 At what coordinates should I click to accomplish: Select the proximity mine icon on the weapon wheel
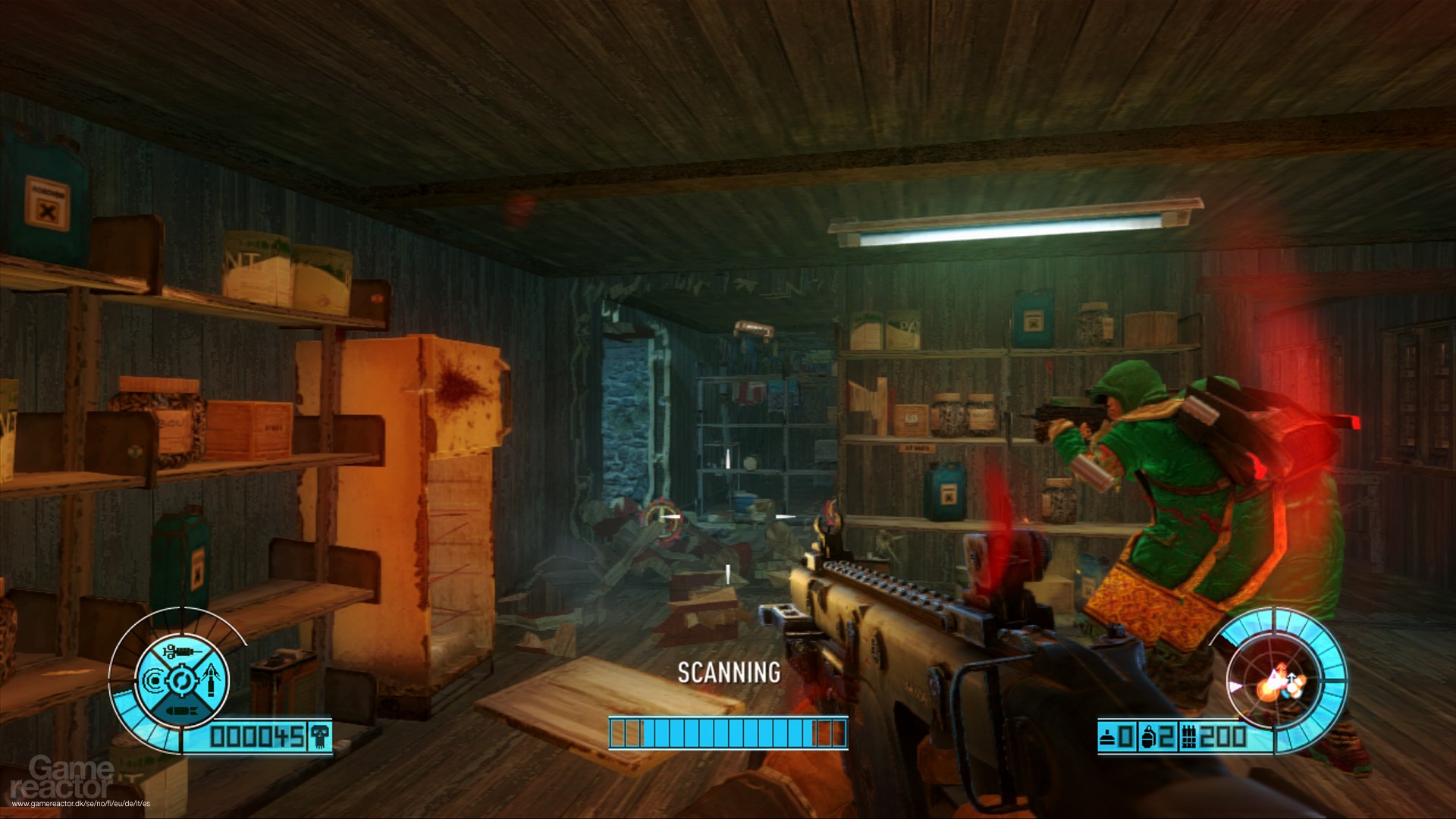point(153,680)
